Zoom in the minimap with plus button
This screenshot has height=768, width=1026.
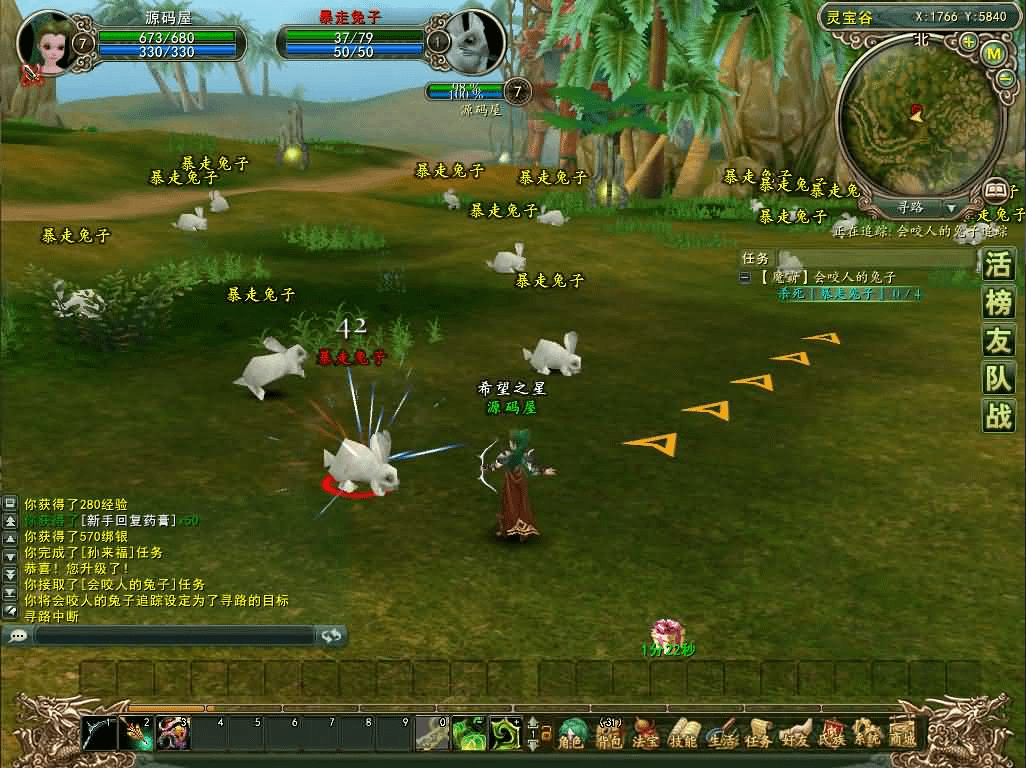pyautogui.click(x=968, y=42)
